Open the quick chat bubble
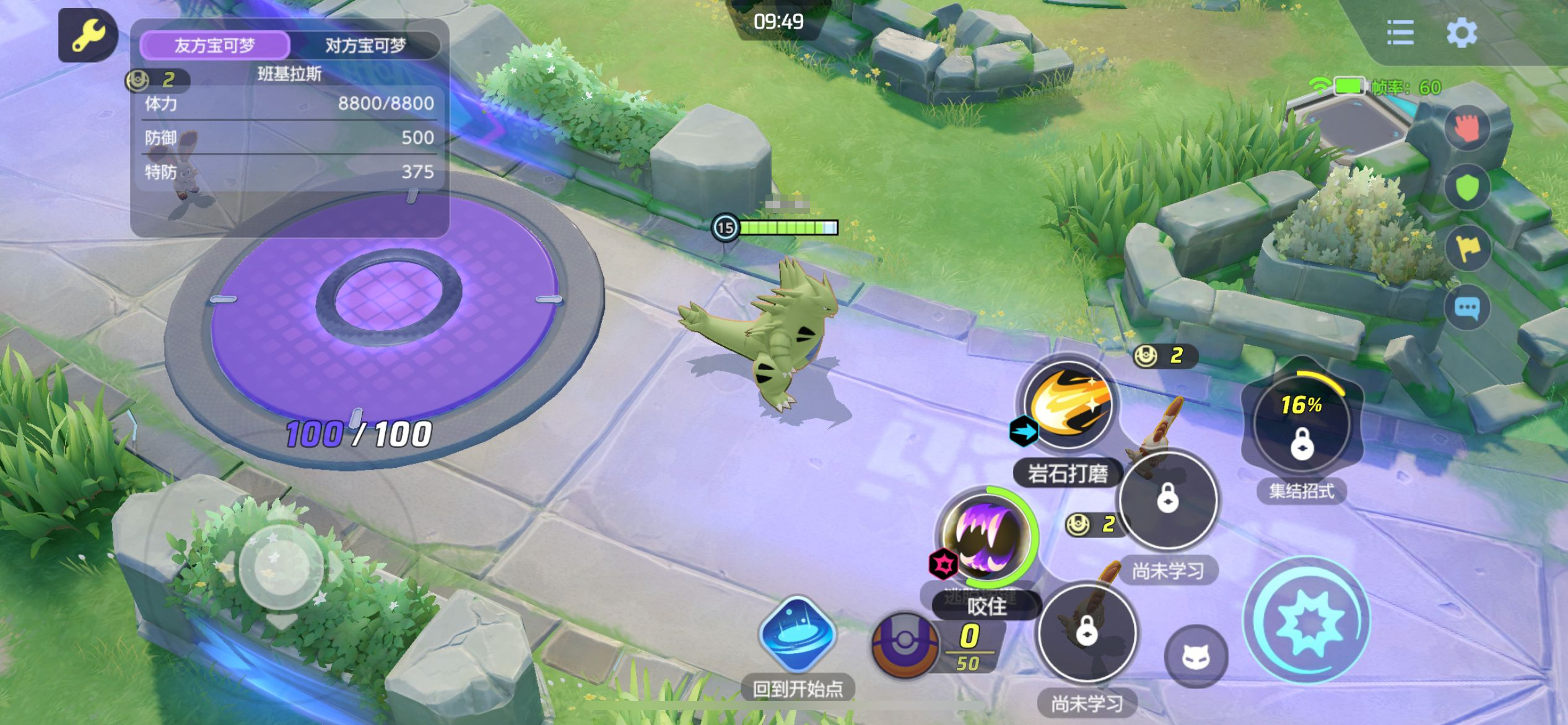Image resolution: width=1568 pixels, height=725 pixels. [x=1466, y=308]
